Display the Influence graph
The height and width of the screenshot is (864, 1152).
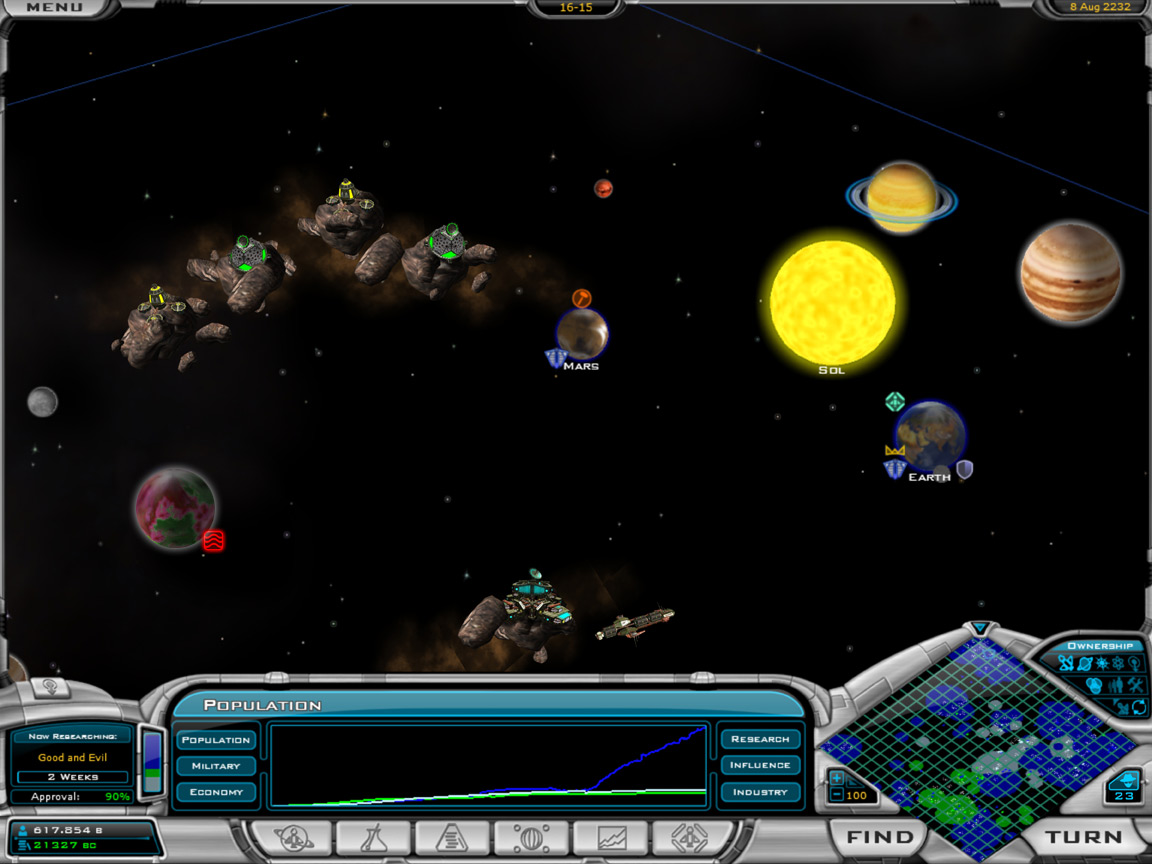pos(760,765)
